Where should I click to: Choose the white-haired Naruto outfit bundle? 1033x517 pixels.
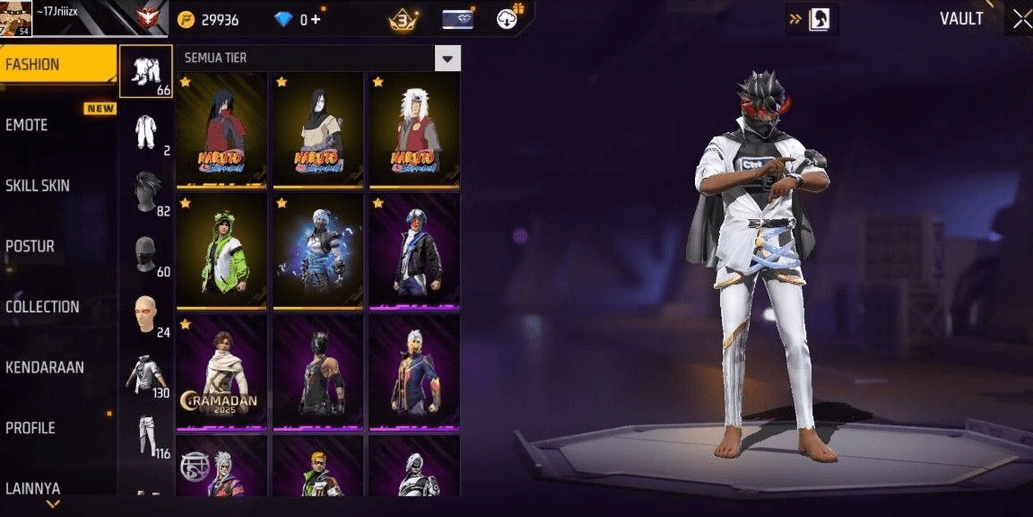coord(414,130)
